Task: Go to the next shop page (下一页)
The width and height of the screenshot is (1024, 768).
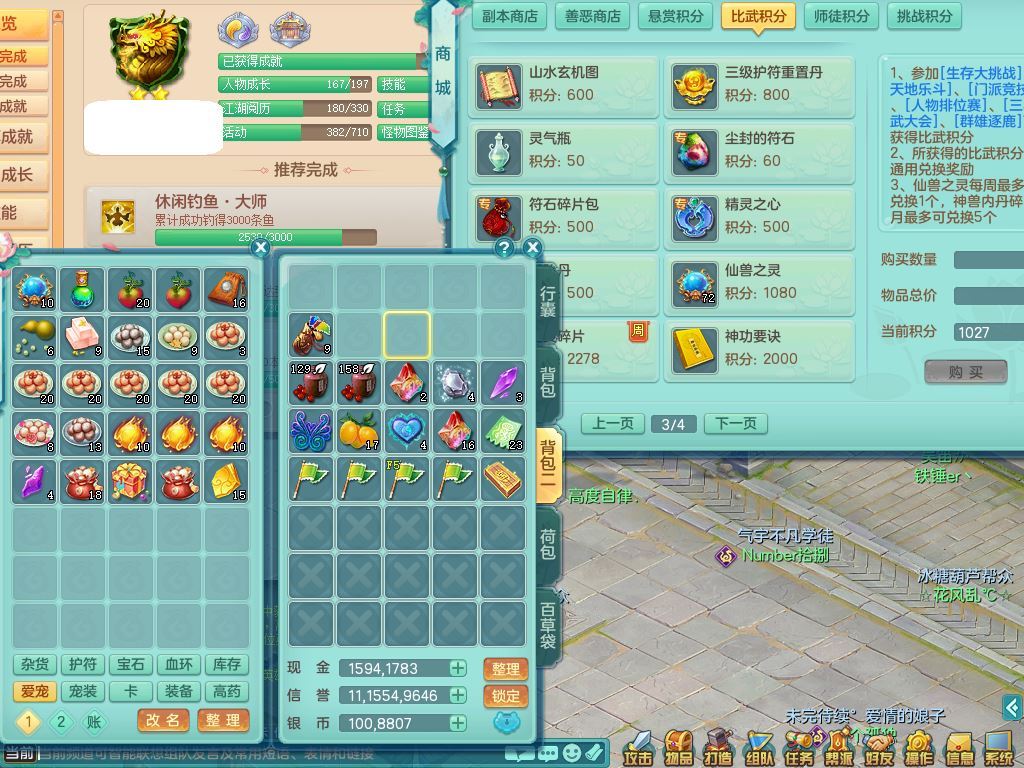Action: (x=736, y=423)
